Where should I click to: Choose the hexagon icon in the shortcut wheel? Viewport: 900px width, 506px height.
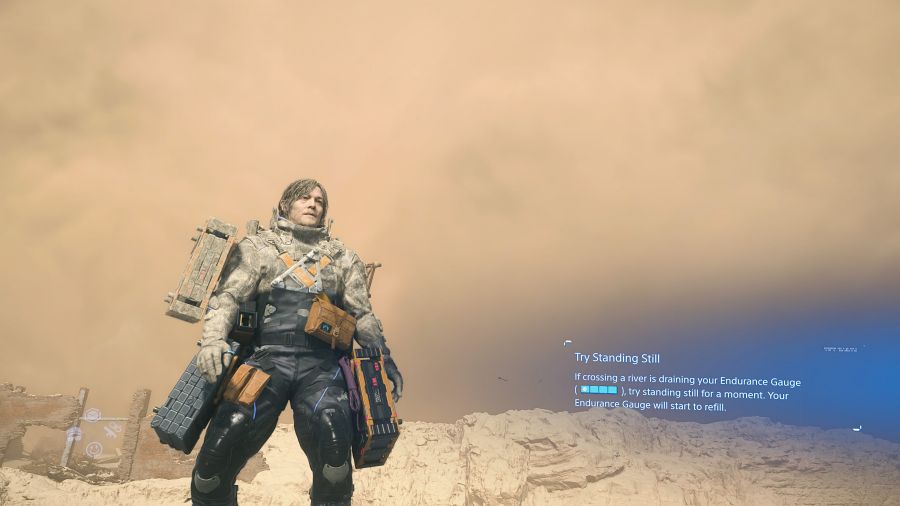coord(92,415)
